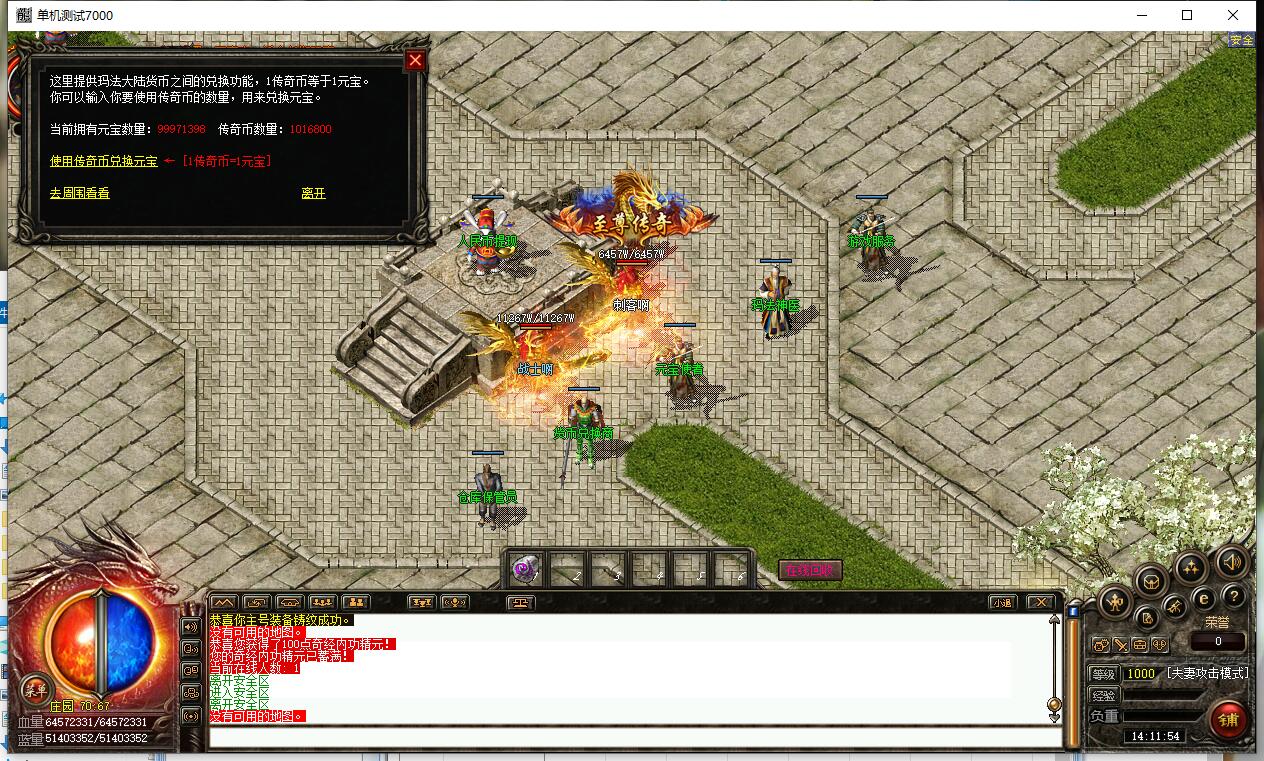Open the character equipment icon
This screenshot has width=1264, height=761.
(x=1116, y=602)
